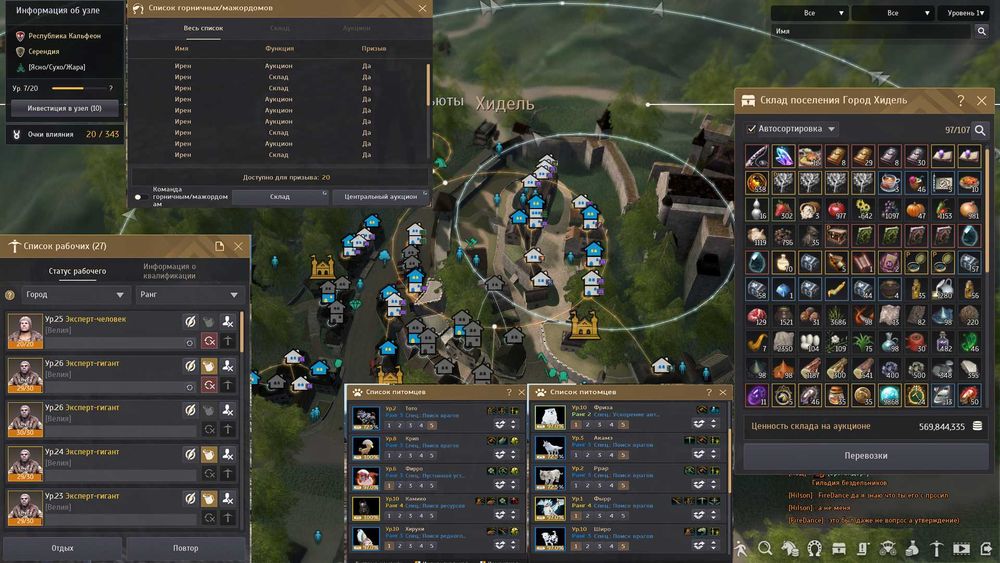Viewport: 1000px width, 563px height.
Task: Switch to Информация о квалификации tab
Action: [x=169, y=271]
